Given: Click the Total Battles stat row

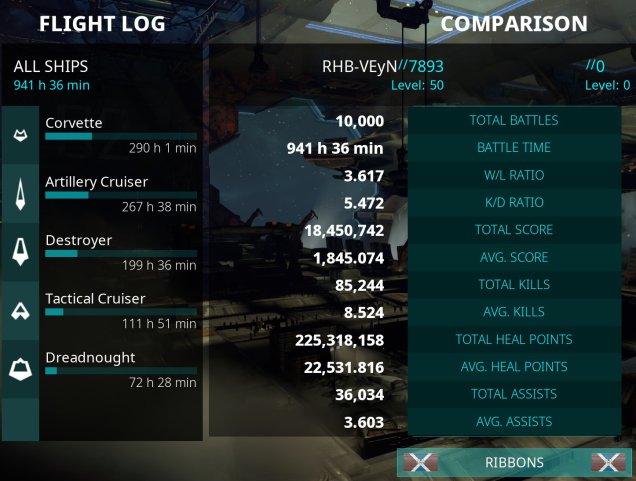Looking at the screenshot, I should 514,121.
